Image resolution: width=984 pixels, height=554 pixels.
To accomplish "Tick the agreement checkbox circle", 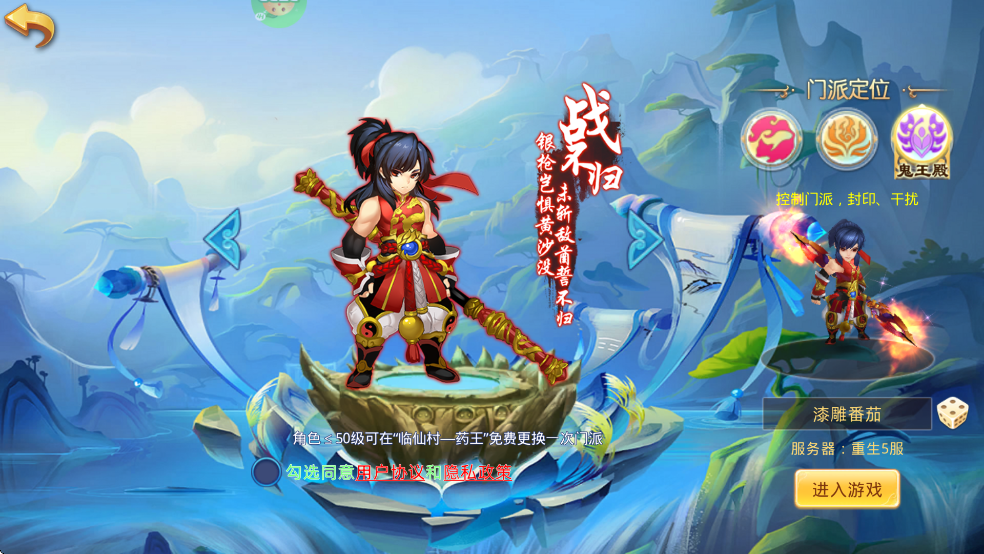I will point(266,472).
